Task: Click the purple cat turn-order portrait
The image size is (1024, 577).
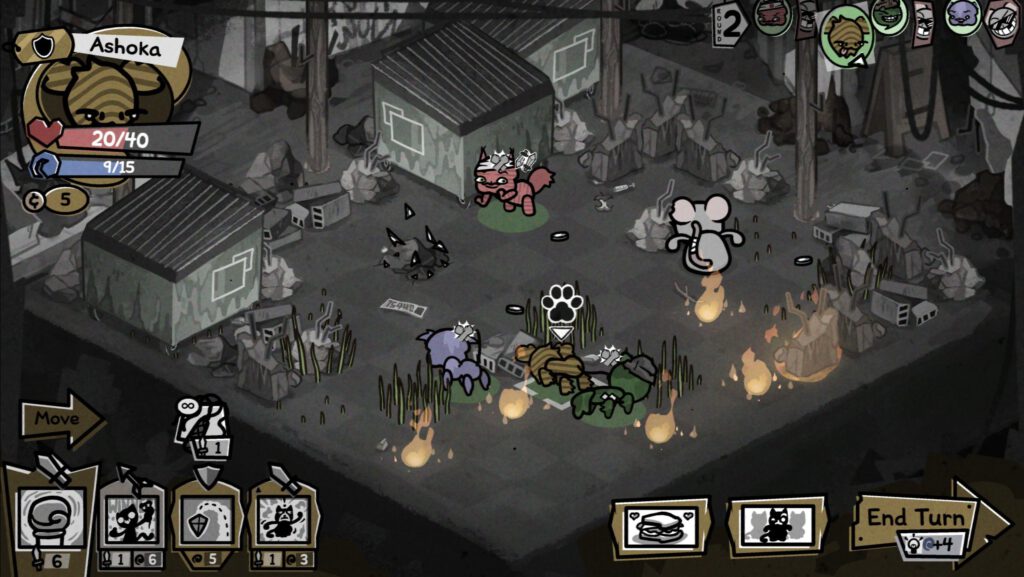Action: point(962,16)
